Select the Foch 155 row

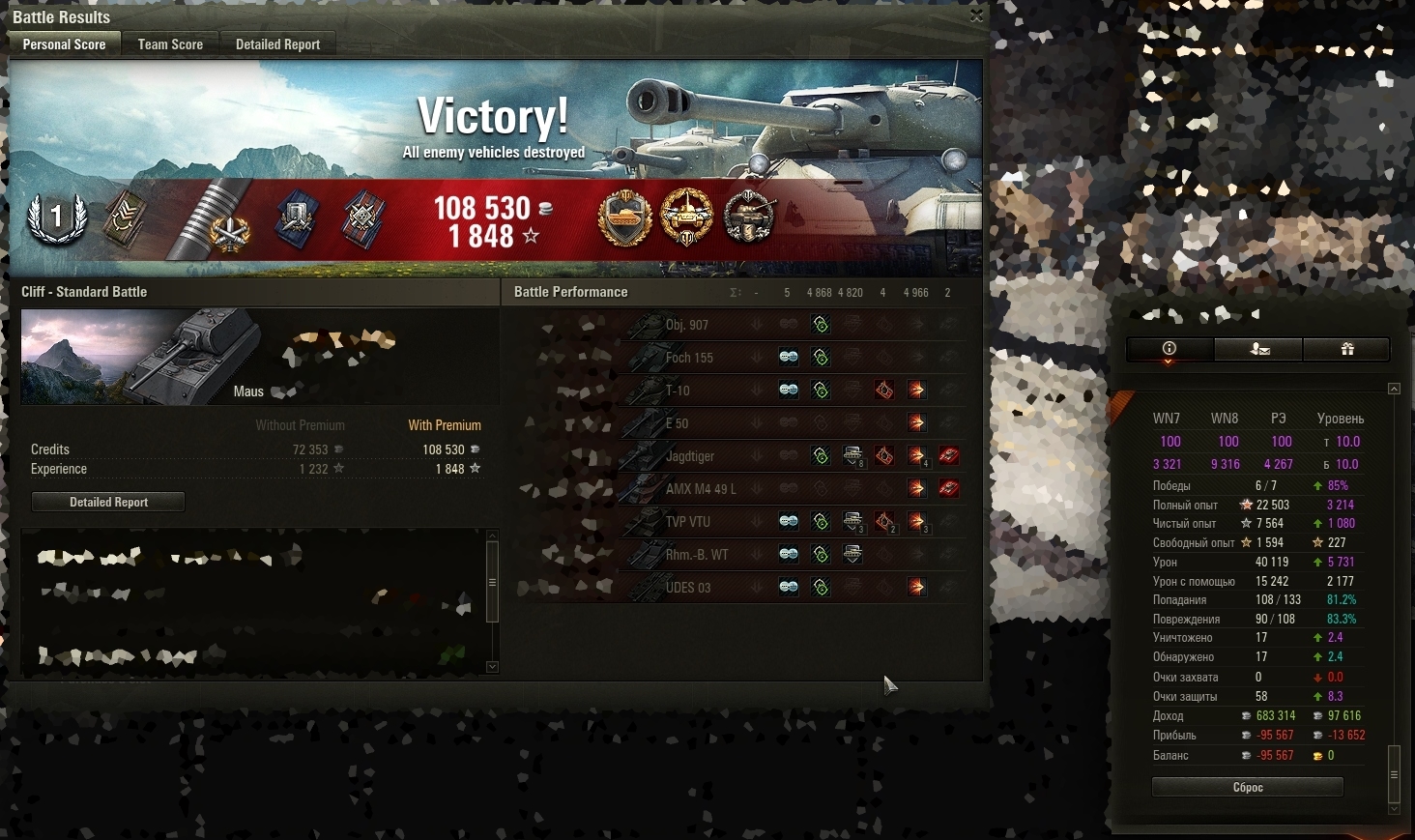point(689,358)
